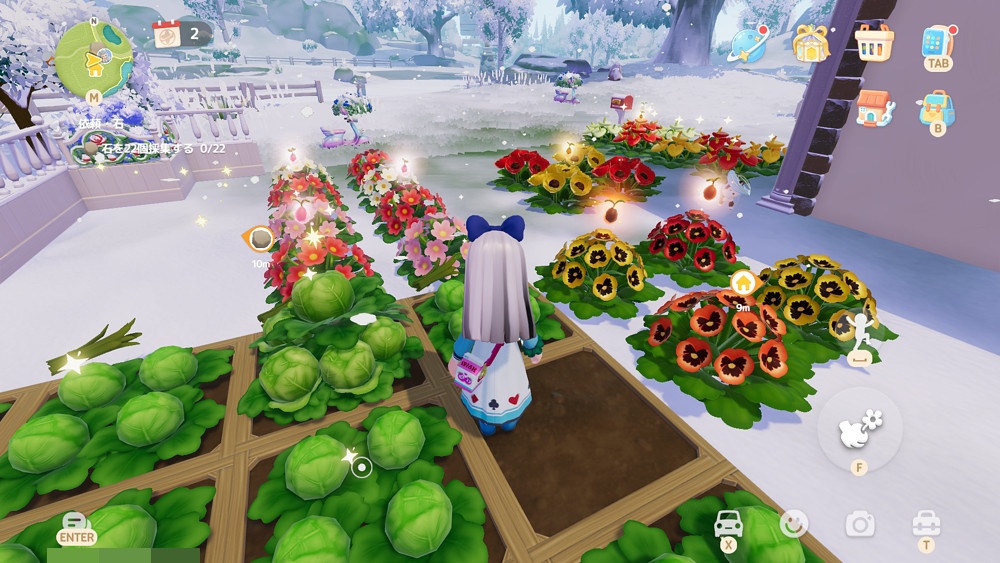Open the blue backpack inventory
Viewport: 1000px width, 563px height.
(937, 107)
